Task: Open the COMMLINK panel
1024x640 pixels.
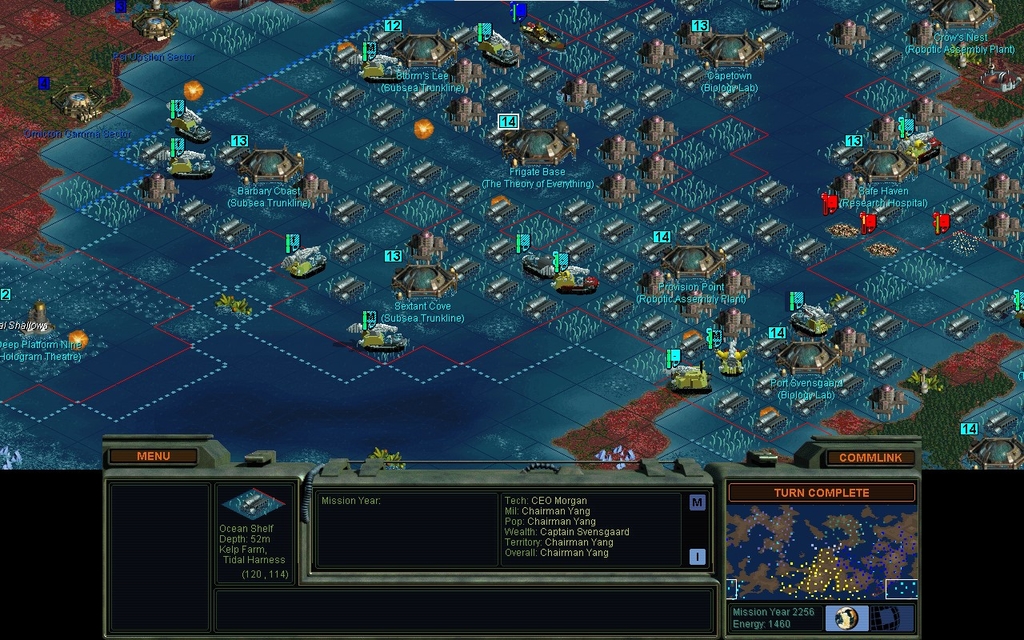Action: (869, 457)
